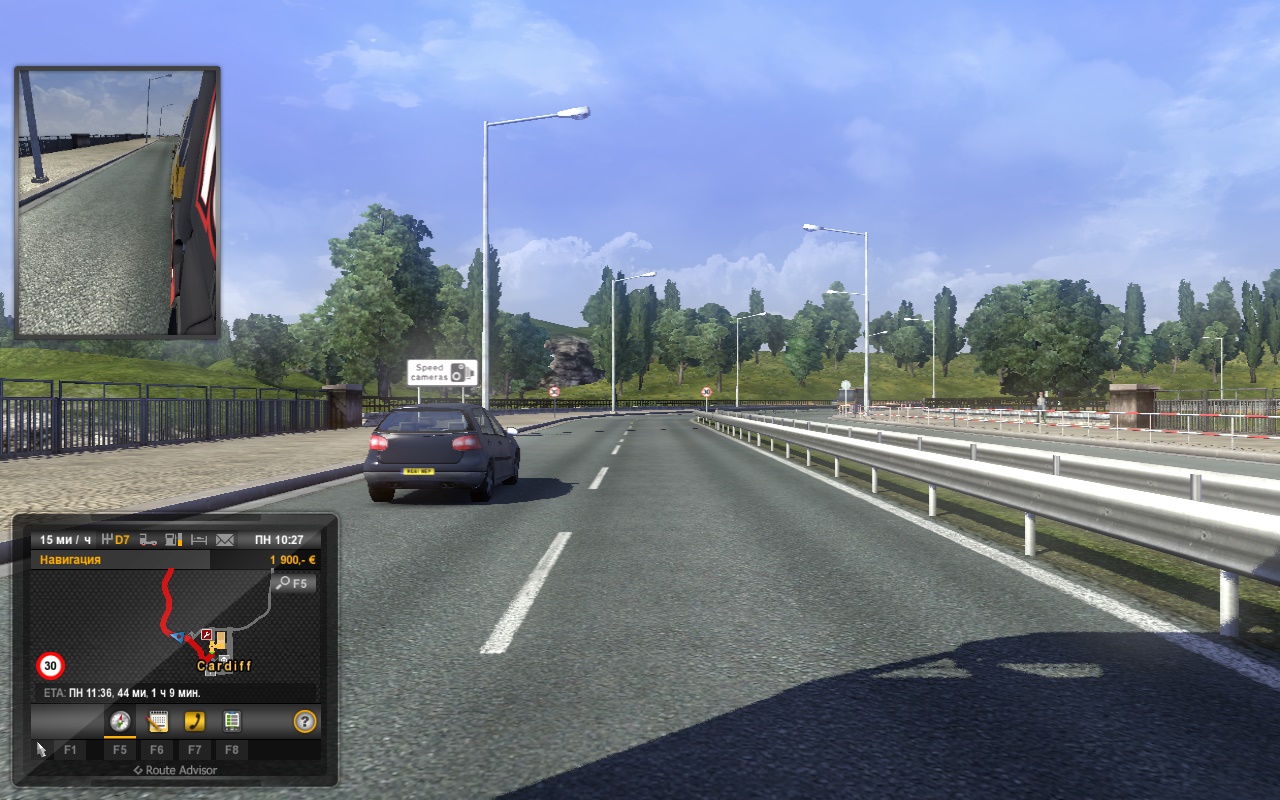
Task: Open the envelope mail icon
Action: click(x=224, y=540)
